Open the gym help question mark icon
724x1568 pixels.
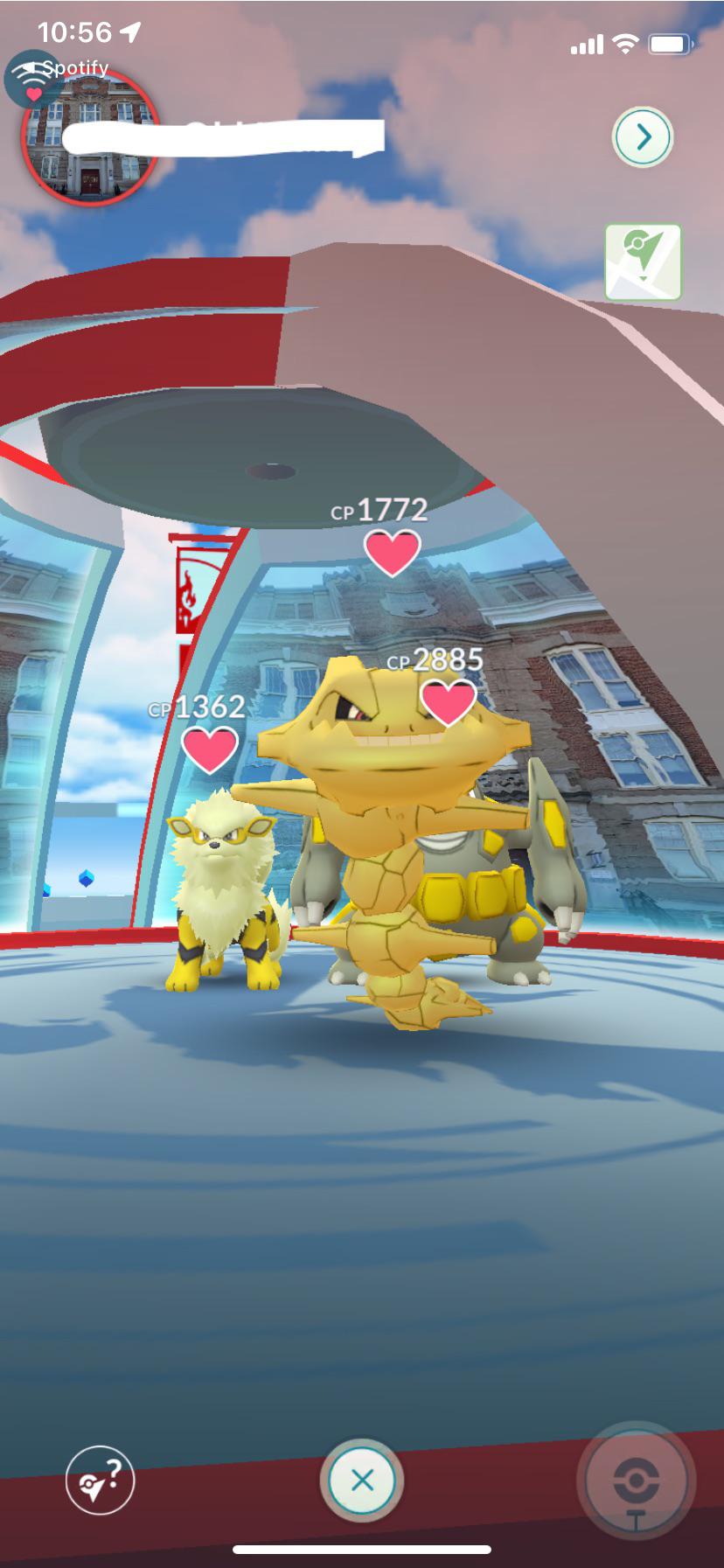[101, 1480]
